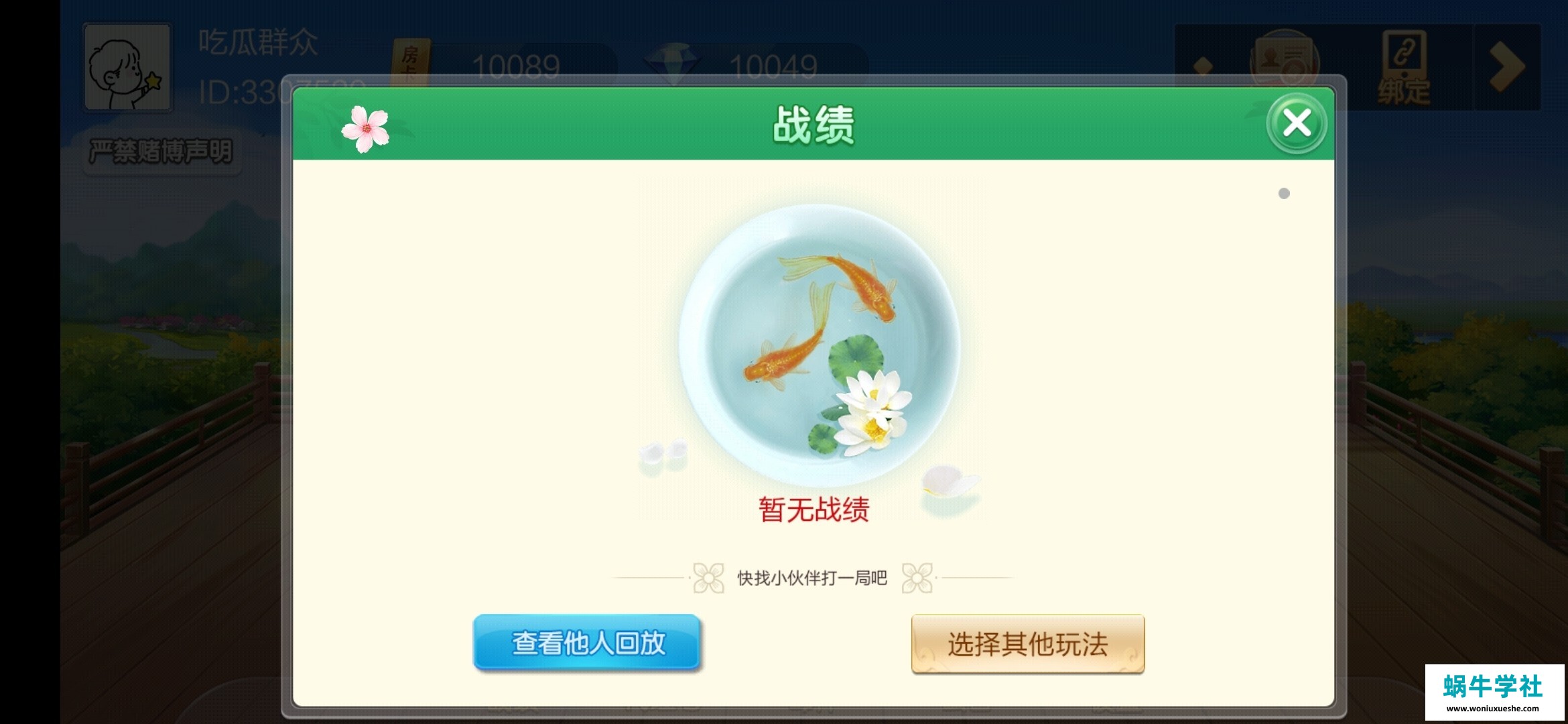1568x724 pixels.
Task: Click the small scroll dot indicator
Action: click(1282, 194)
